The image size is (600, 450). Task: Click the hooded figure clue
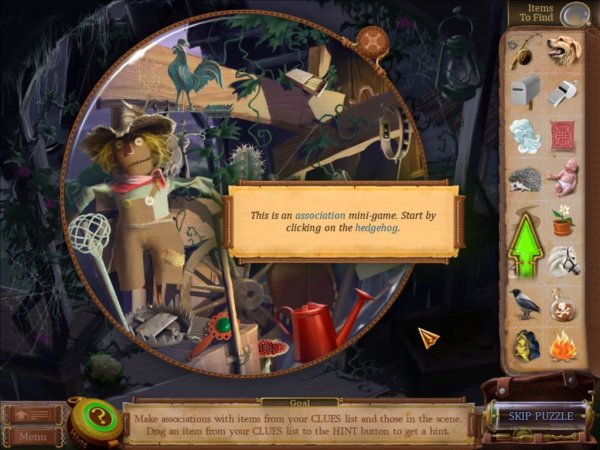525,345
